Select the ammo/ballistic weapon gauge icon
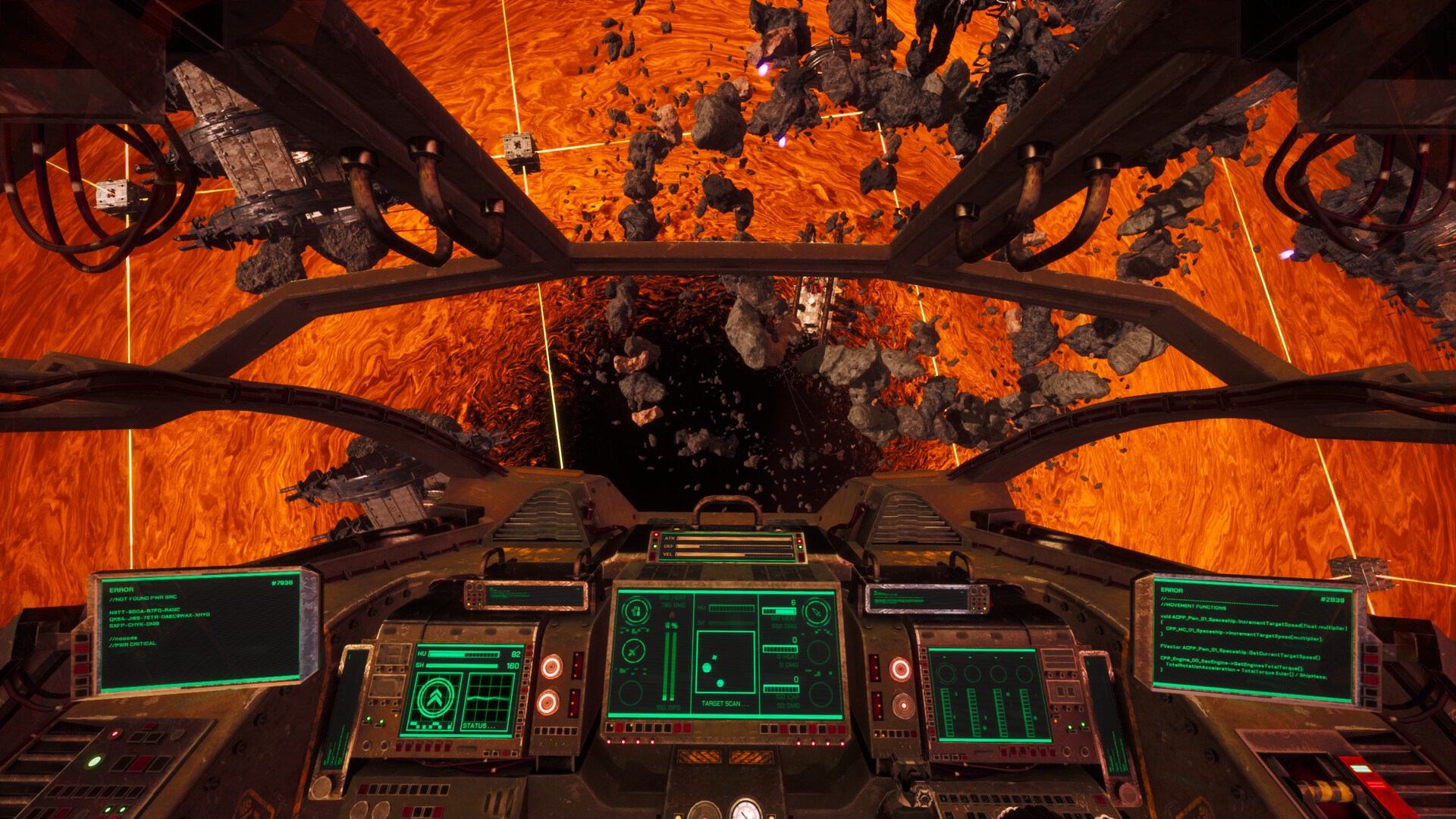The height and width of the screenshot is (819, 1456). pos(635,612)
